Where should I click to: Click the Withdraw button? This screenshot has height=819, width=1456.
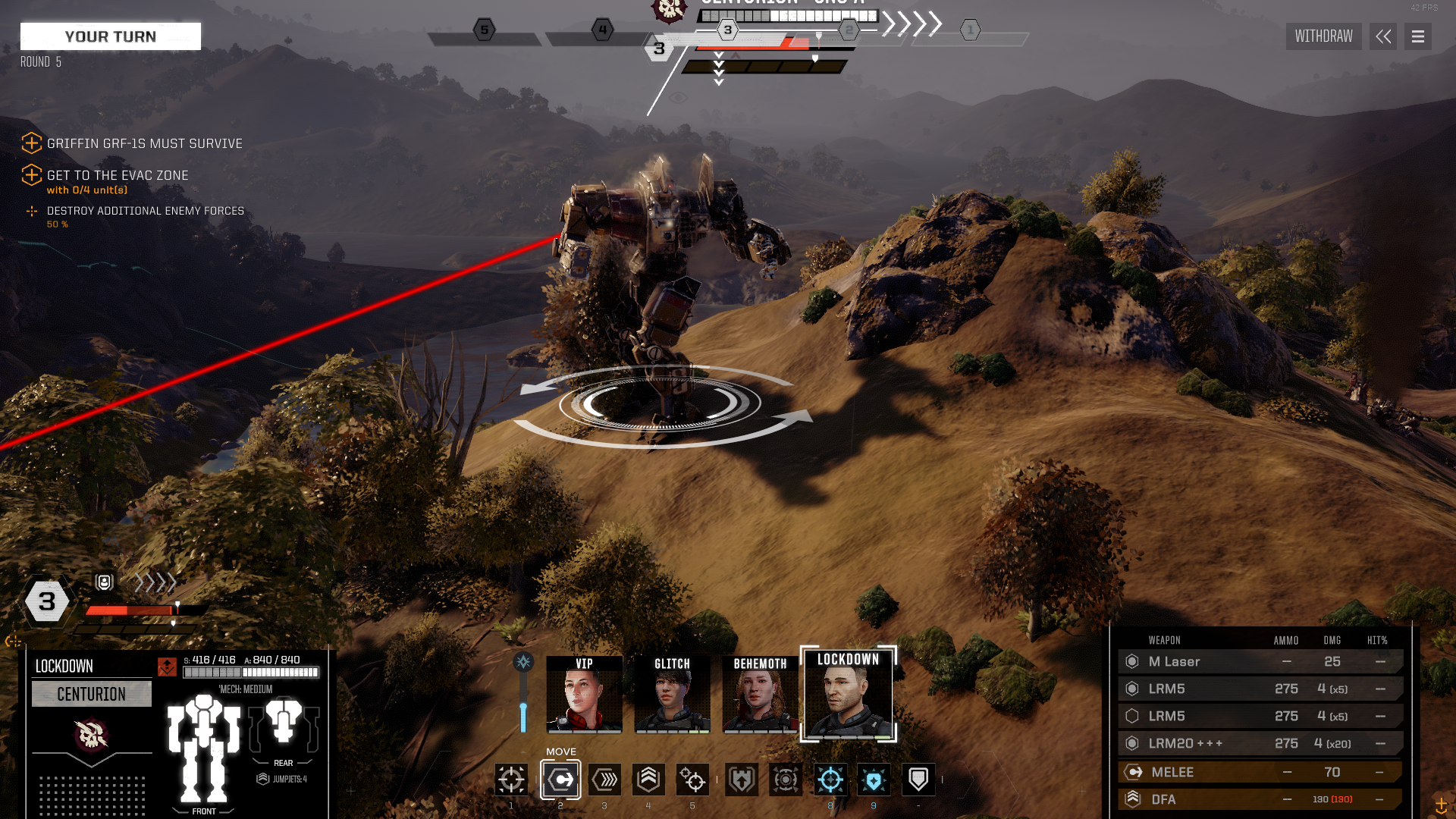1323,36
